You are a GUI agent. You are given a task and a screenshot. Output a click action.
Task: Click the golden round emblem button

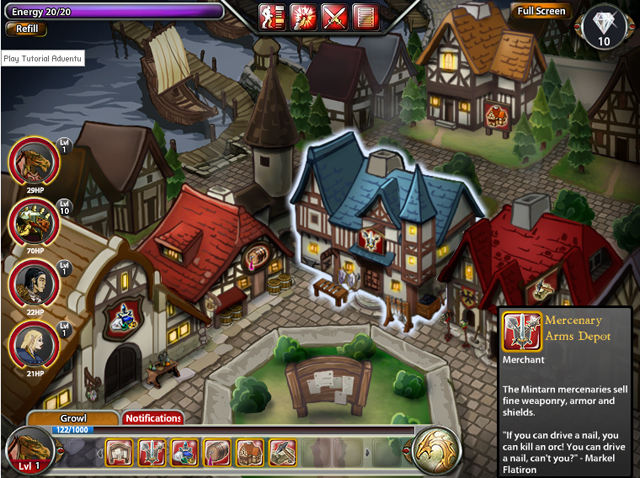point(436,451)
